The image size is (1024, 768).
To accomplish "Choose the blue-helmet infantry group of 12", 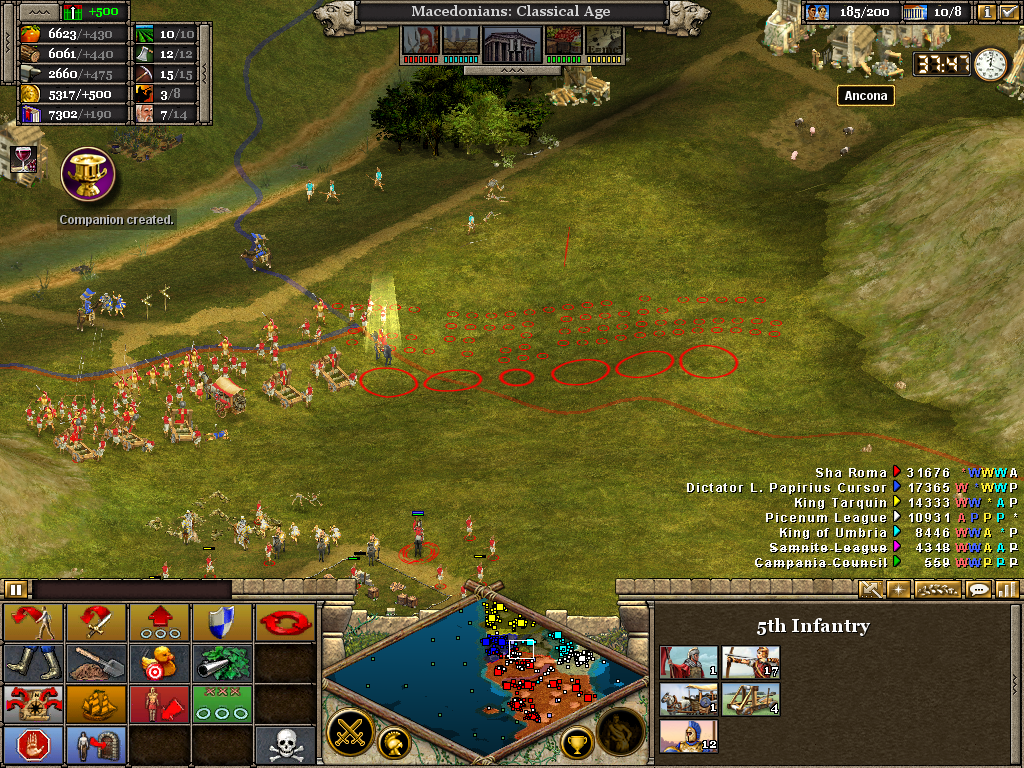I will click(688, 737).
